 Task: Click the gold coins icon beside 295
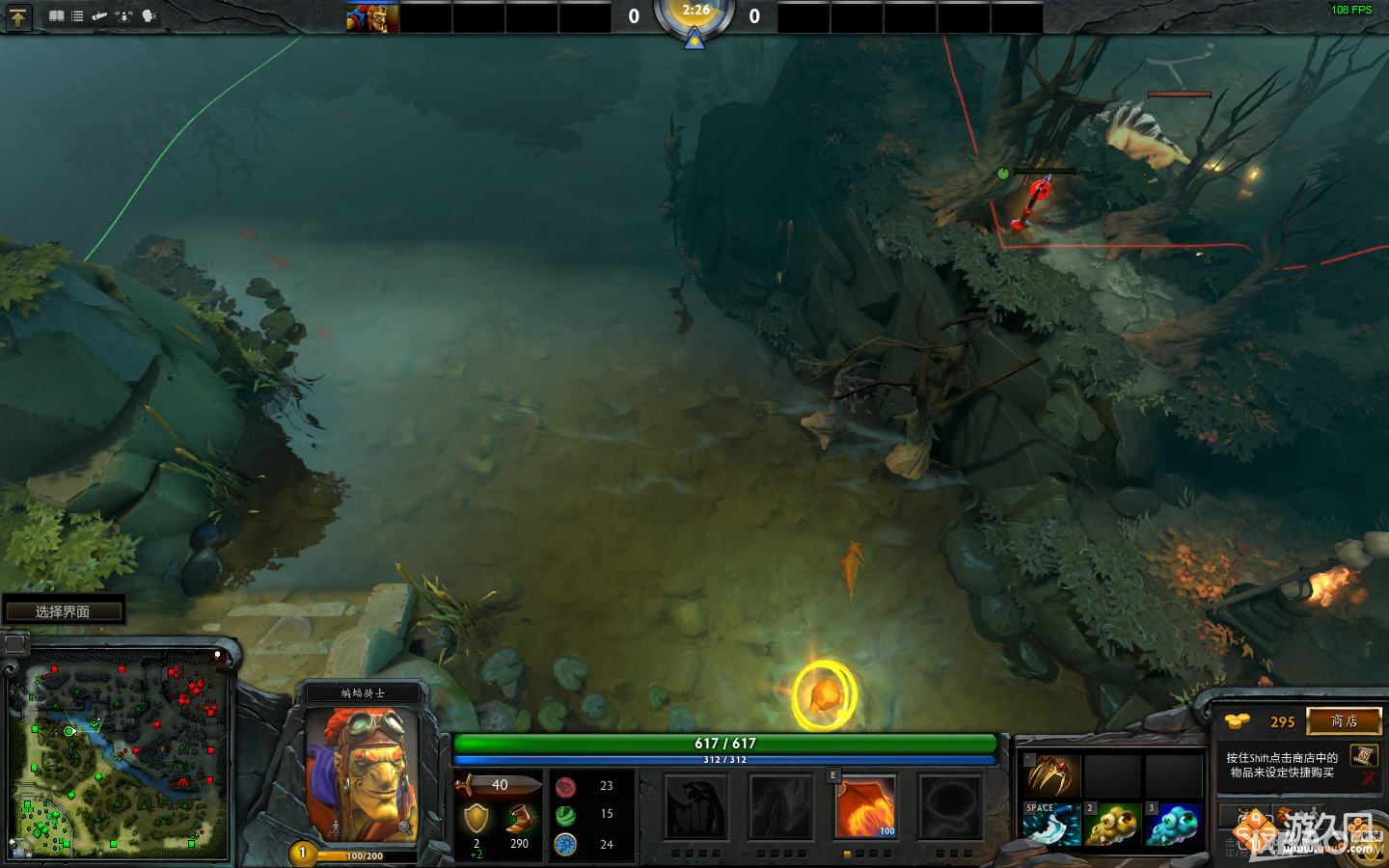[x=1238, y=721]
